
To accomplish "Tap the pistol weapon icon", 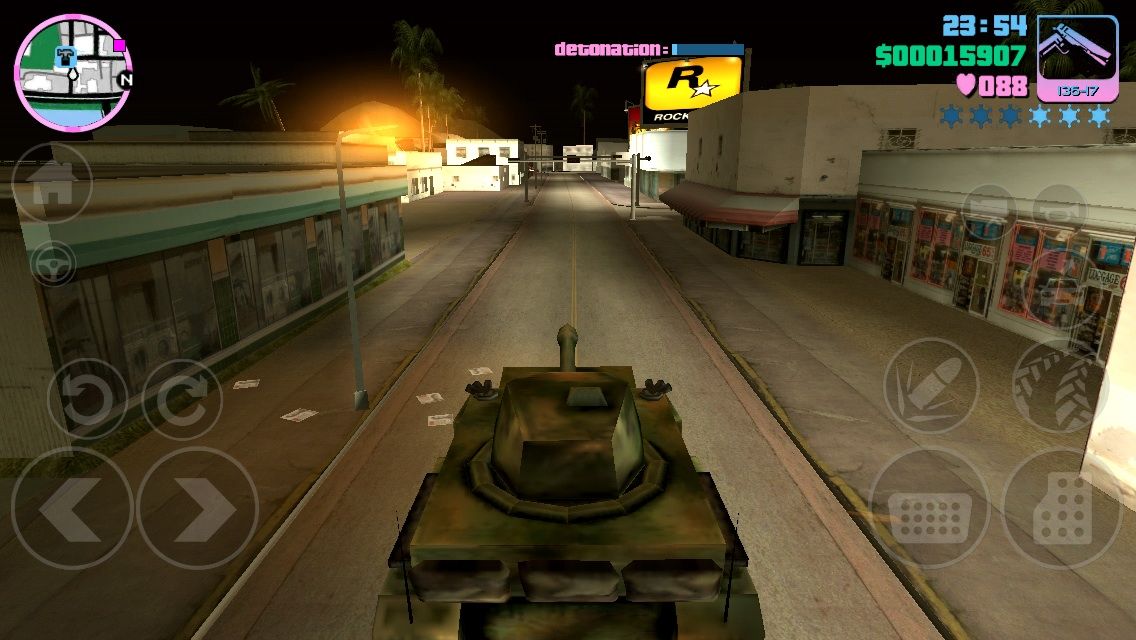I will 1077,58.
